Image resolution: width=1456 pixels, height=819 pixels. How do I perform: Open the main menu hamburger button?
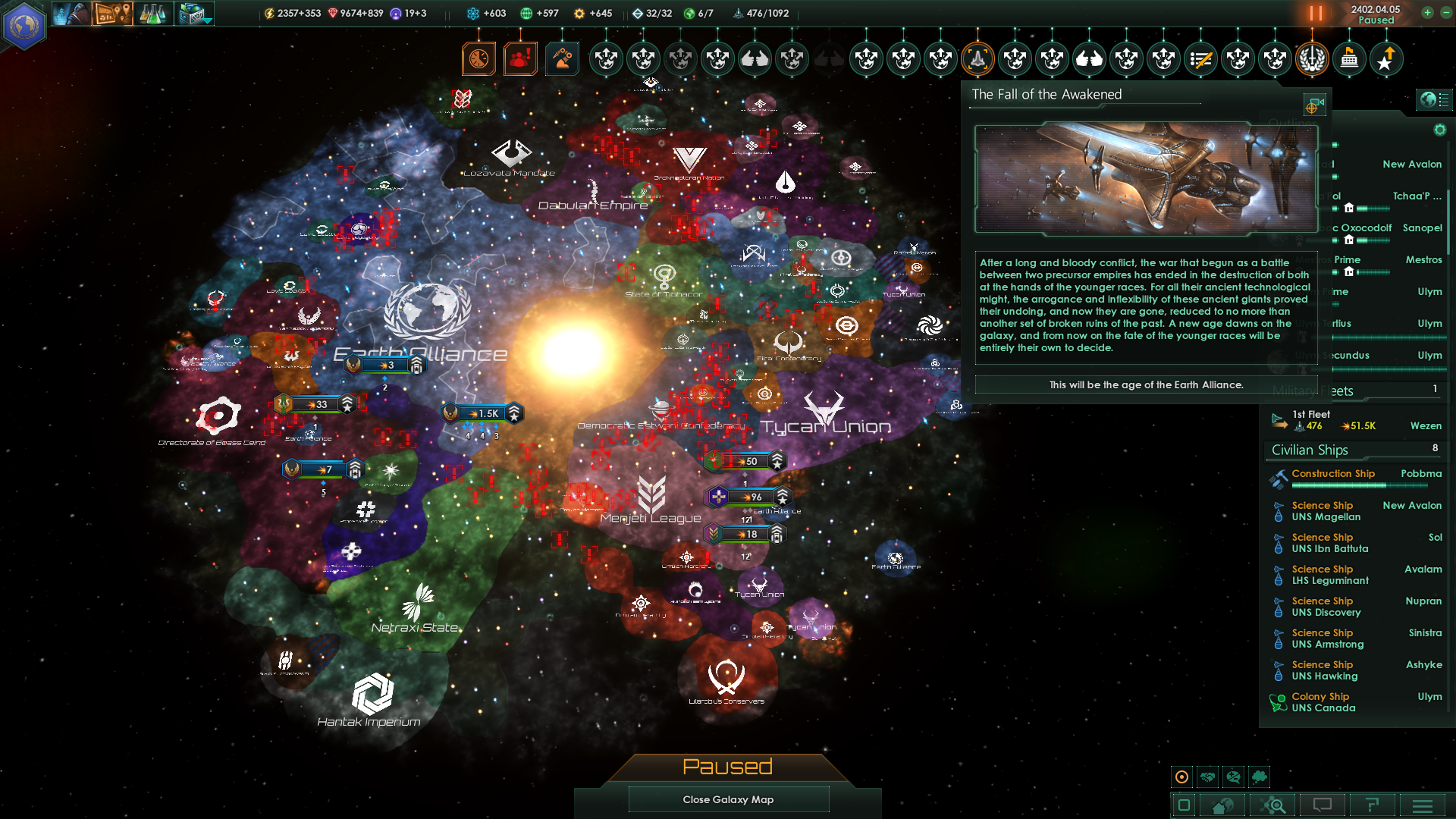[1423, 805]
